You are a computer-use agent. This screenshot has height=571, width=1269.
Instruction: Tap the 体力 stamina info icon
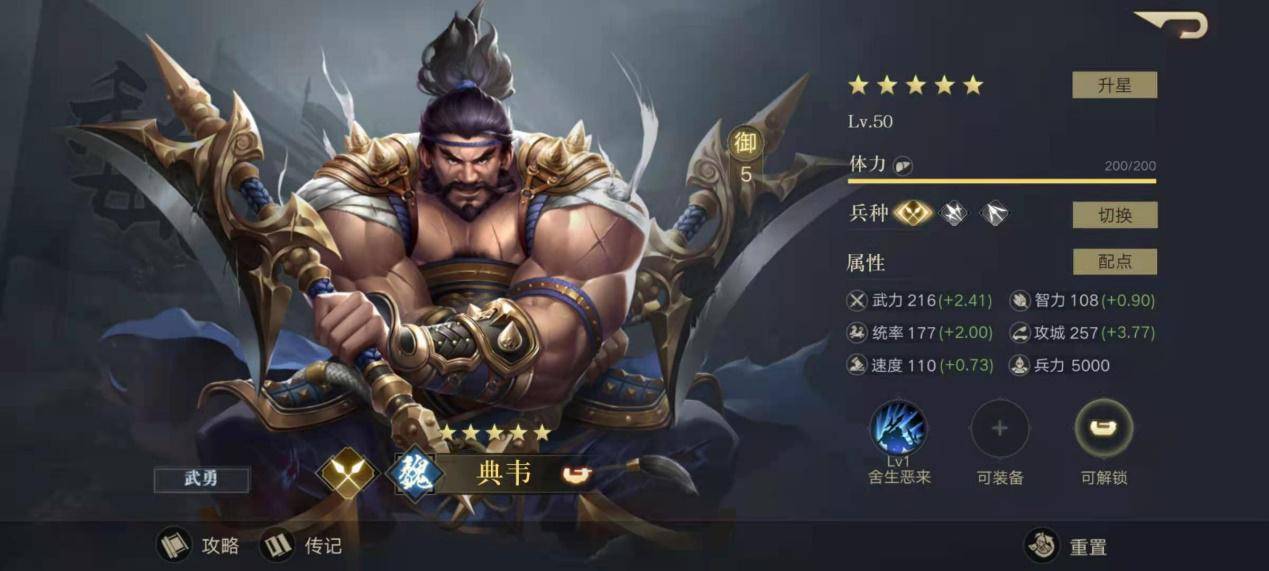(902, 166)
